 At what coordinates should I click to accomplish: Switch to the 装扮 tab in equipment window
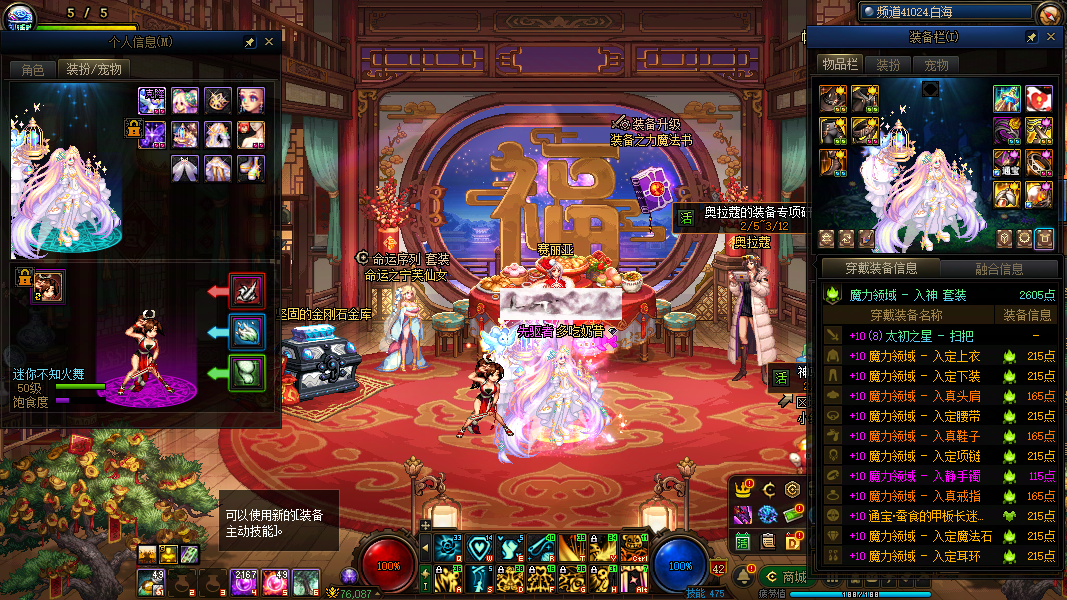tap(888, 65)
